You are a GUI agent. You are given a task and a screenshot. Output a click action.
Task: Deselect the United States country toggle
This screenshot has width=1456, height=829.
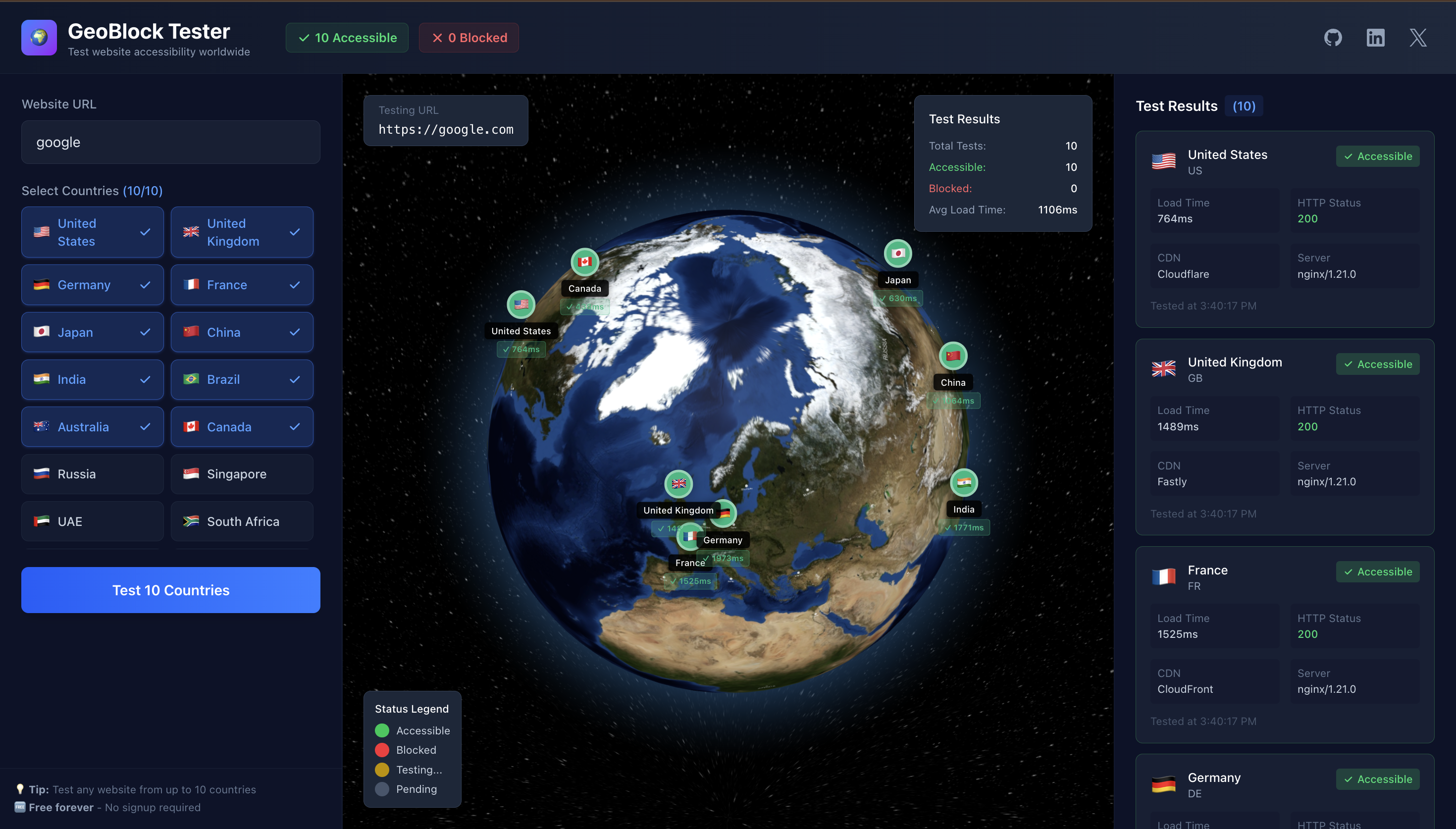click(92, 232)
